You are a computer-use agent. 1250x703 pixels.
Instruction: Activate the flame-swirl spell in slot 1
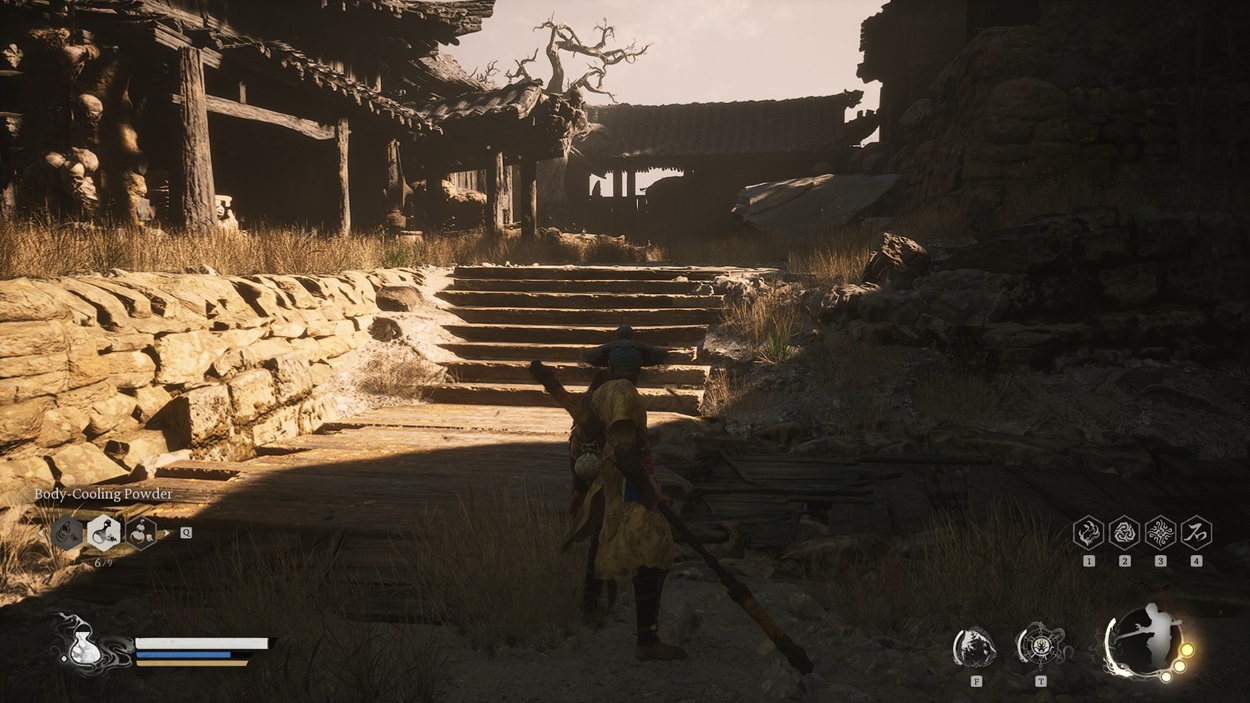click(x=1088, y=532)
